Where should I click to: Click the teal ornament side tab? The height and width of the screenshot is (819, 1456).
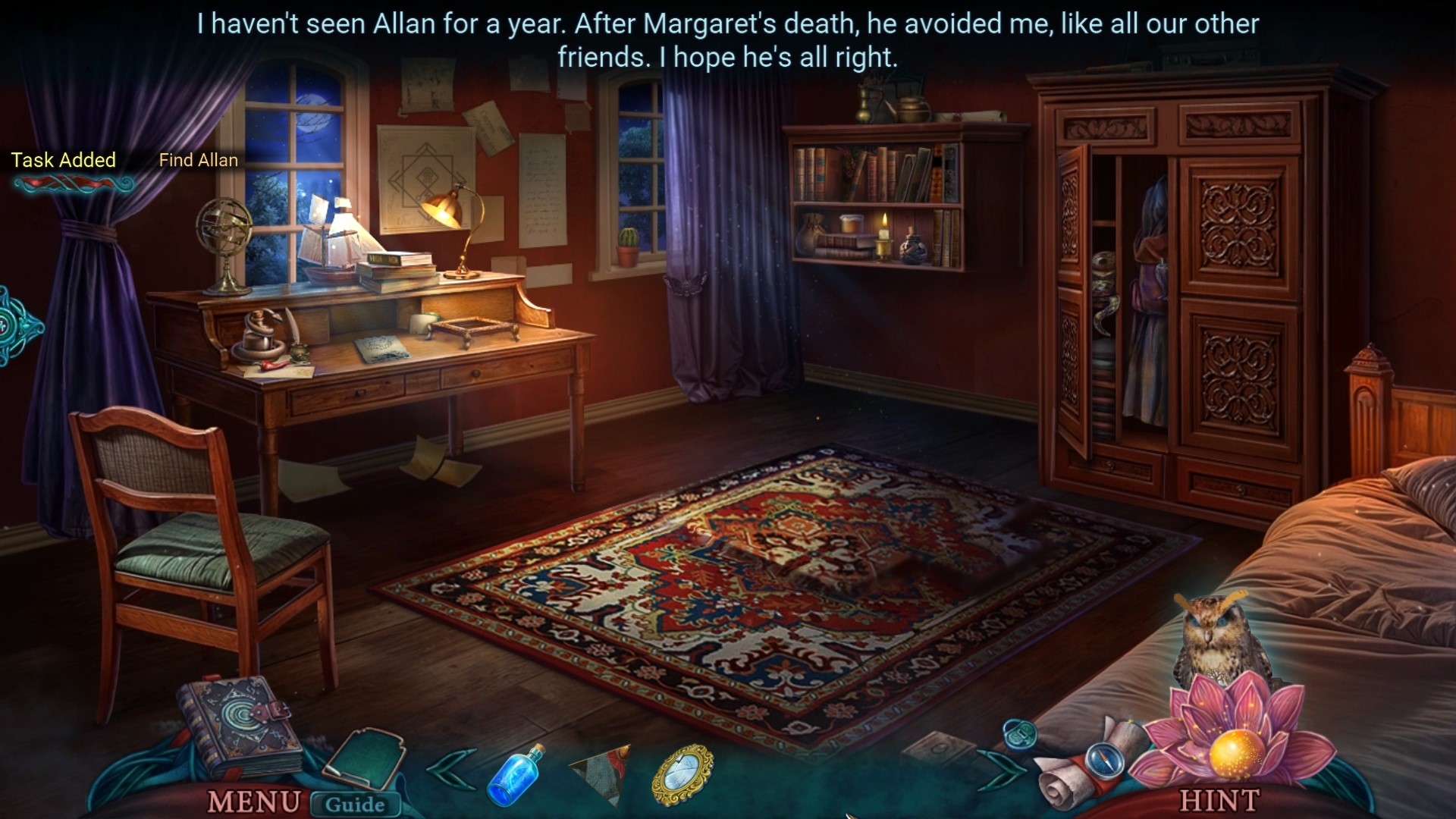tap(17, 328)
